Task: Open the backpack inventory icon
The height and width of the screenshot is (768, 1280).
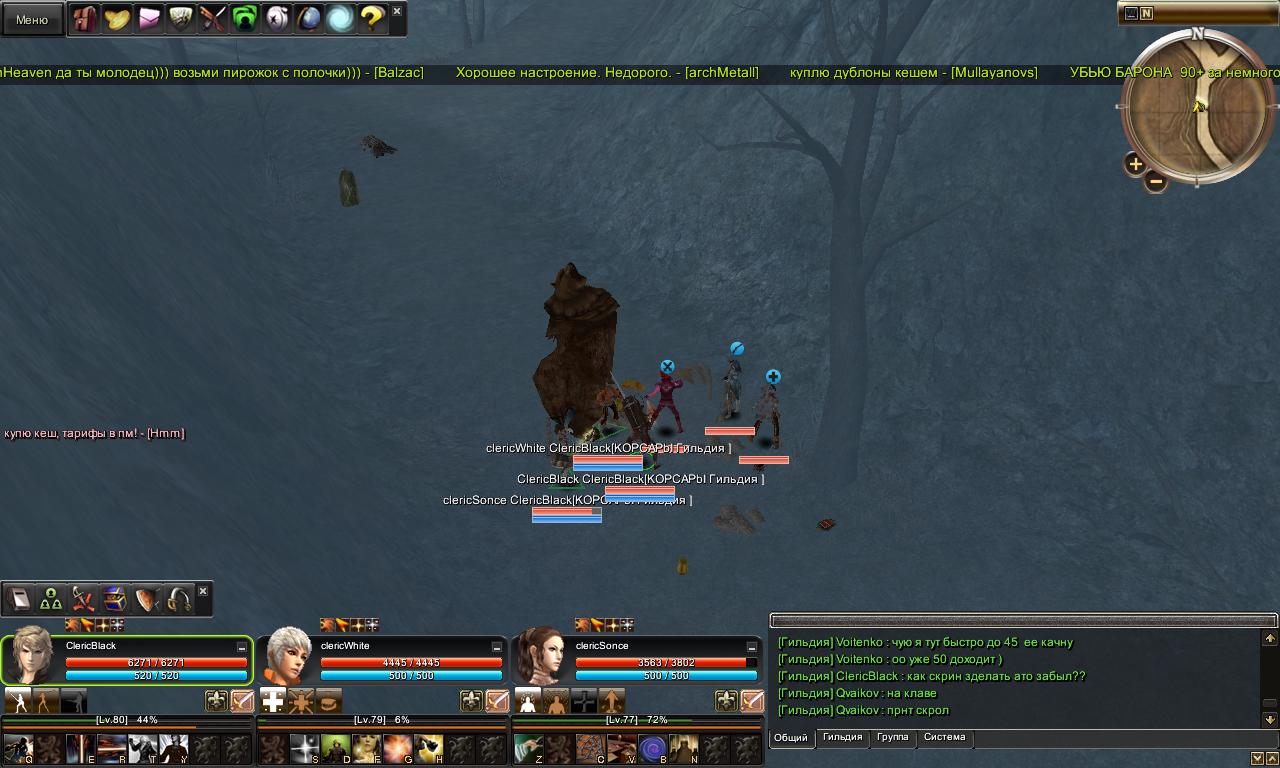Action: [x=85, y=19]
